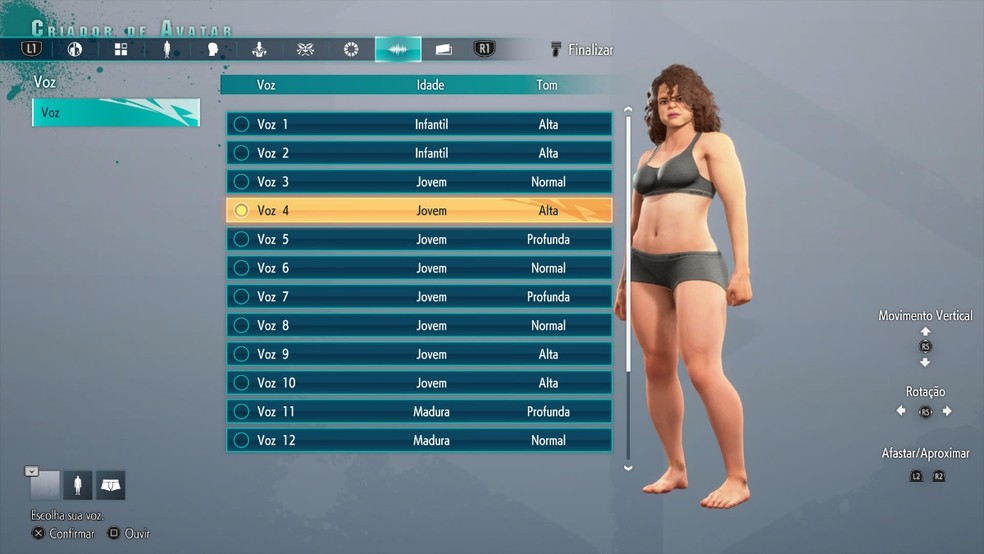Switch to the full-body silhouette tab
The width and height of the screenshot is (984, 554).
(x=167, y=49)
